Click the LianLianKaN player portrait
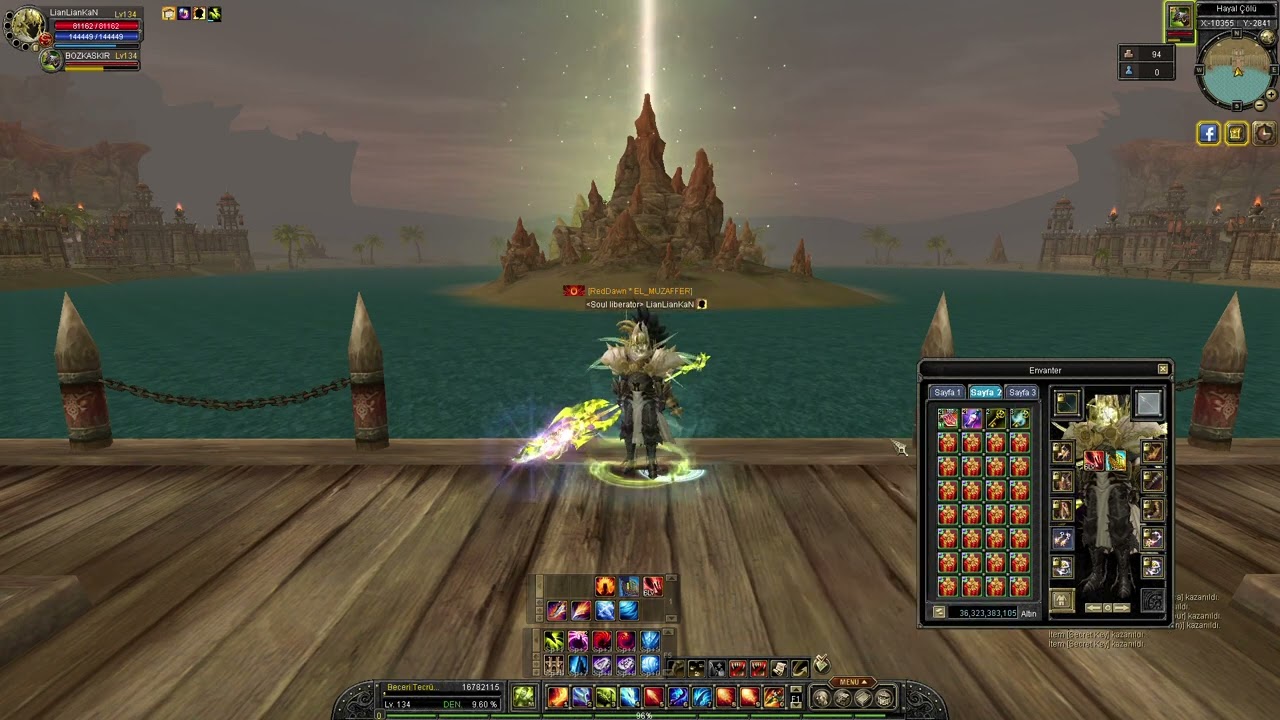The height and width of the screenshot is (720, 1280). click(26, 27)
